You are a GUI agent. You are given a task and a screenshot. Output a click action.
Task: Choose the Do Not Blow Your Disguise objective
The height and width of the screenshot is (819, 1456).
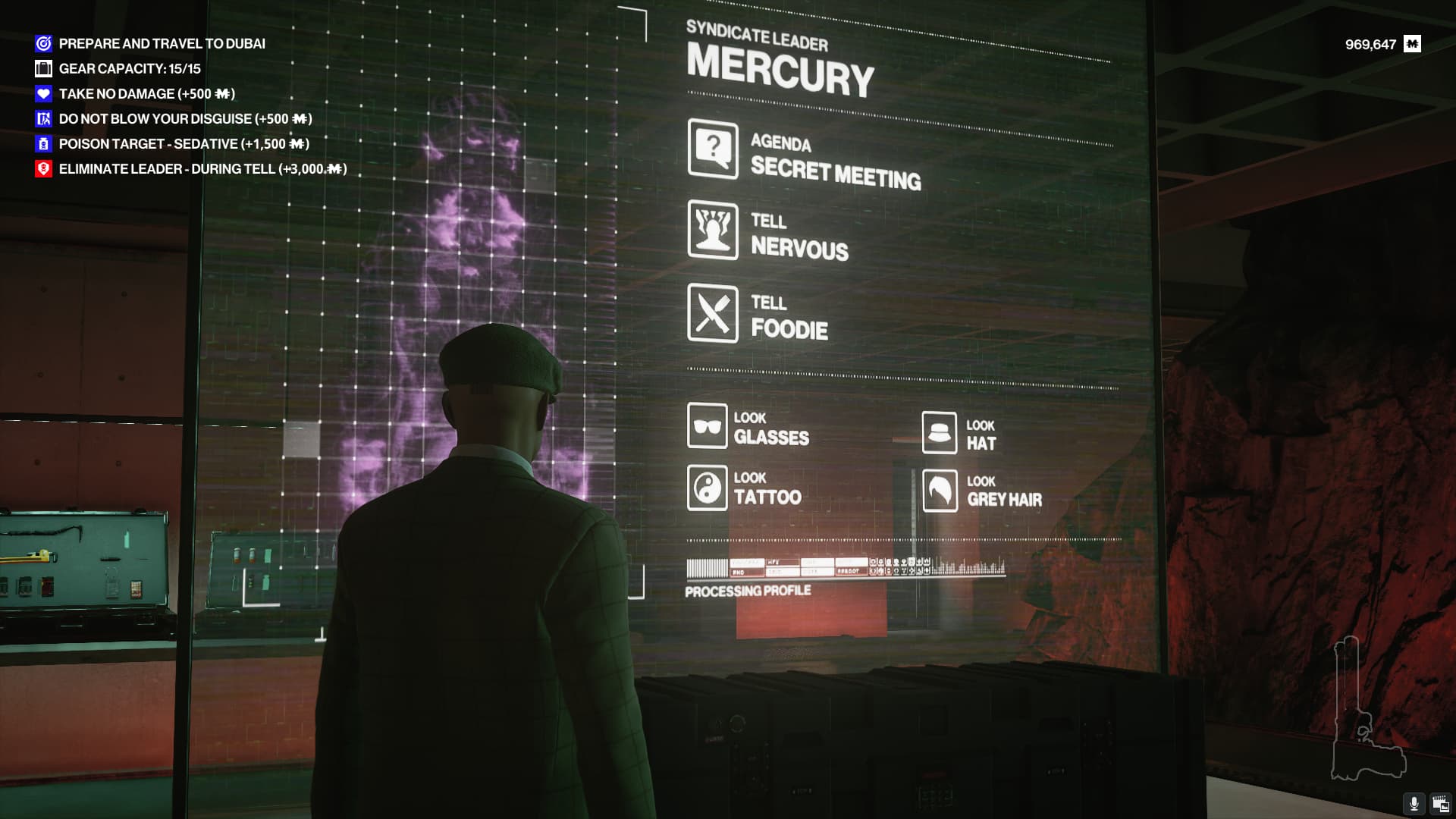click(185, 119)
